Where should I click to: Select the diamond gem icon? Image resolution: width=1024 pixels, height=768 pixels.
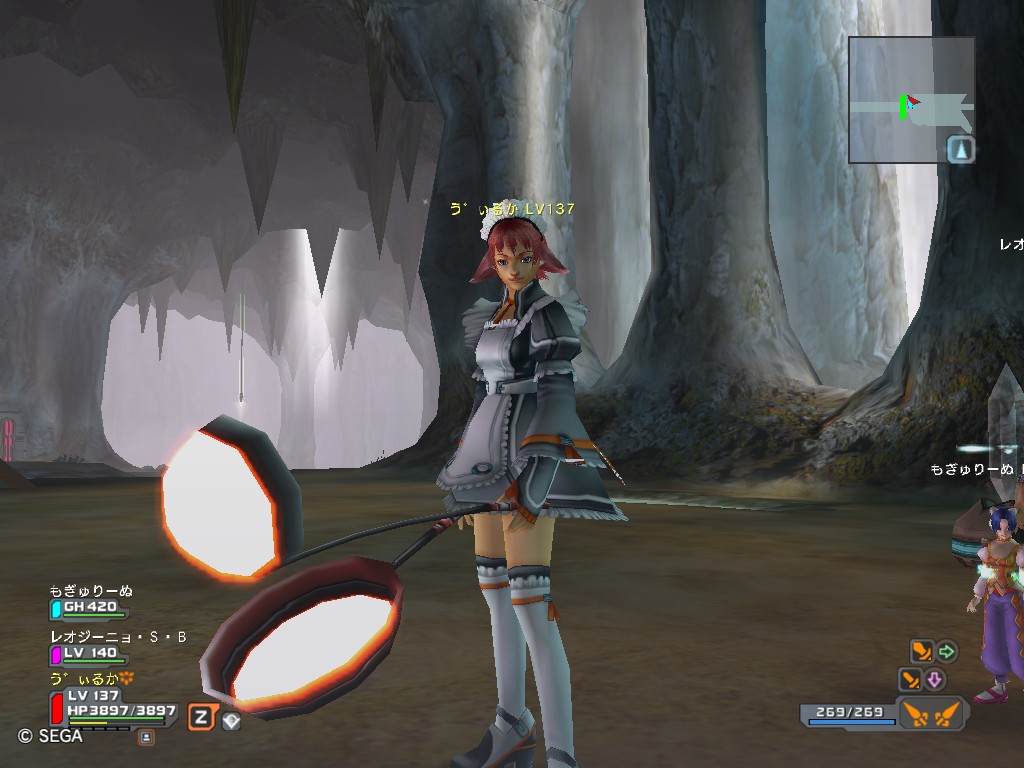click(x=231, y=721)
